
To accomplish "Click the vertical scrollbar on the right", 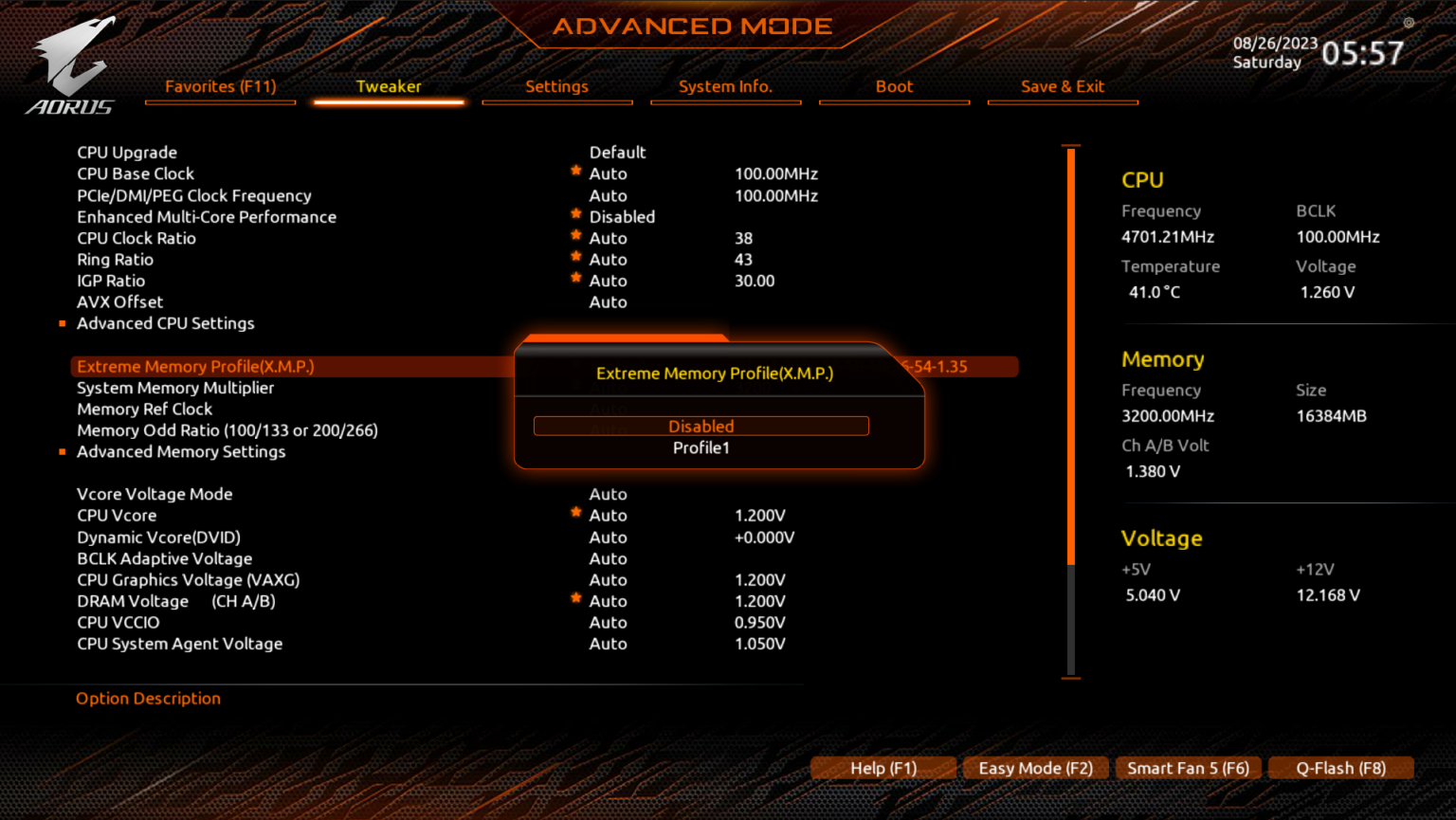I will point(1070,379).
